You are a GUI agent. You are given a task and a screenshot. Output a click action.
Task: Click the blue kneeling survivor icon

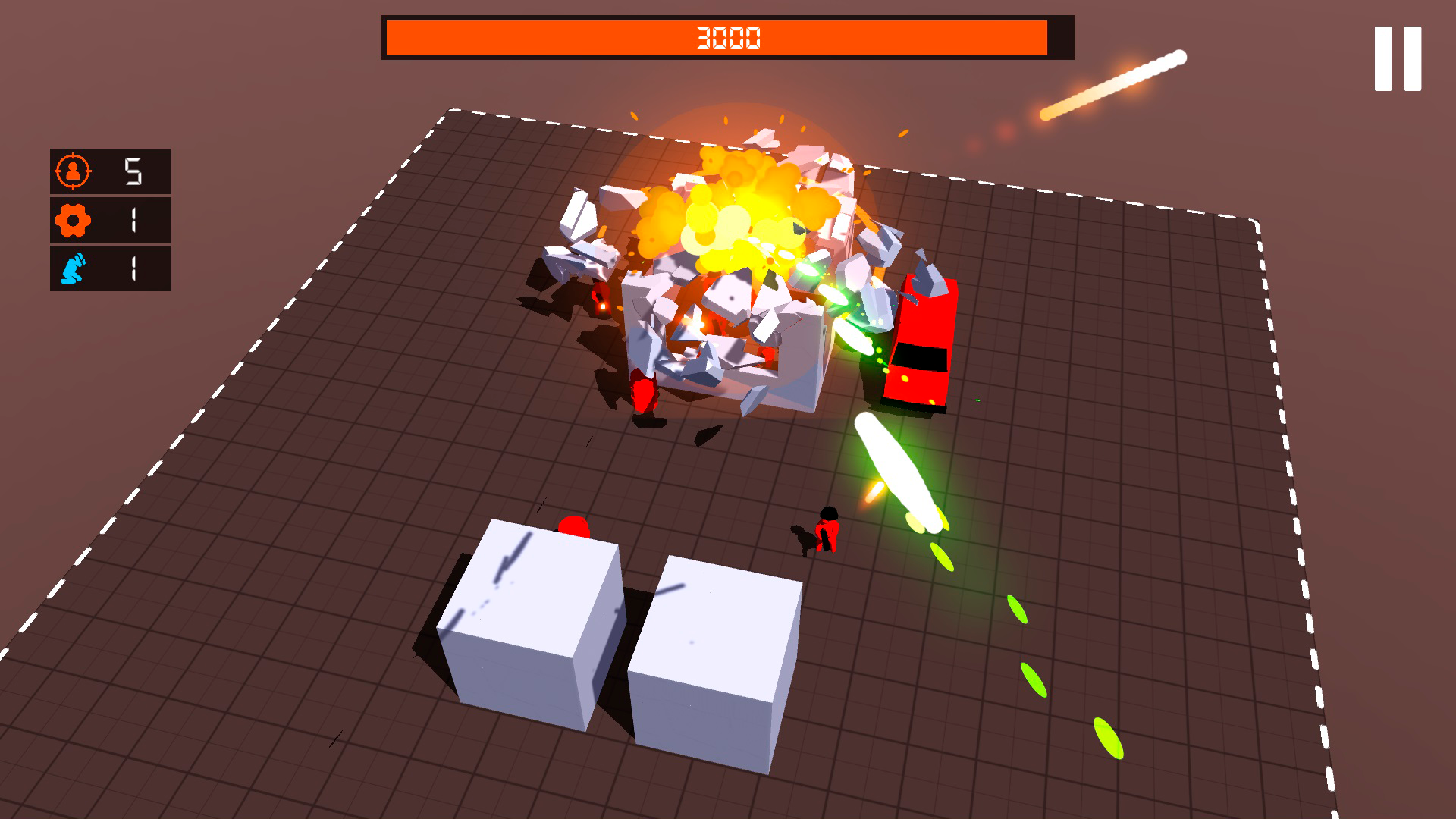pos(72,268)
